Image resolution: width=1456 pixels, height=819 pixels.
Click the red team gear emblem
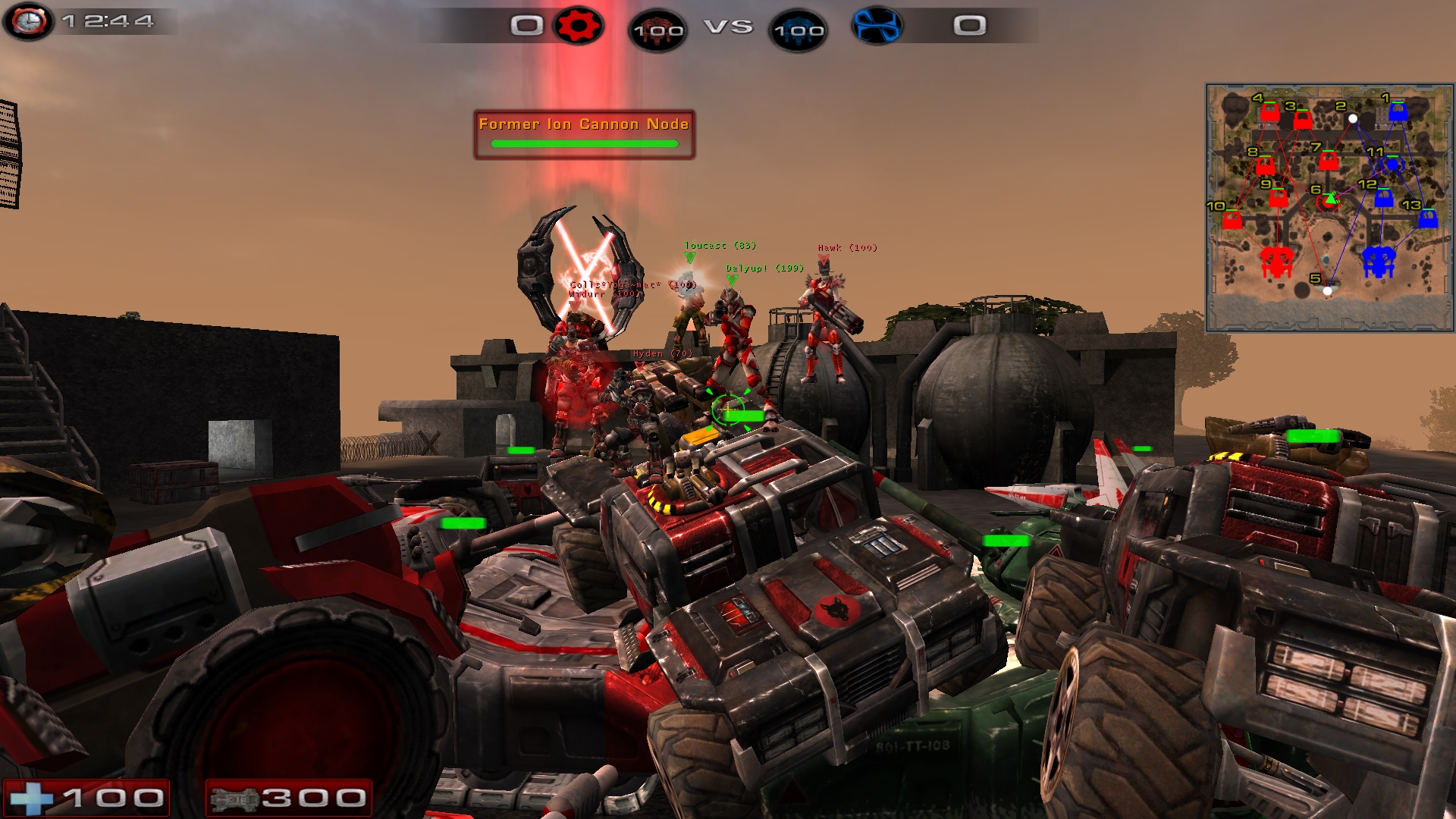click(578, 26)
